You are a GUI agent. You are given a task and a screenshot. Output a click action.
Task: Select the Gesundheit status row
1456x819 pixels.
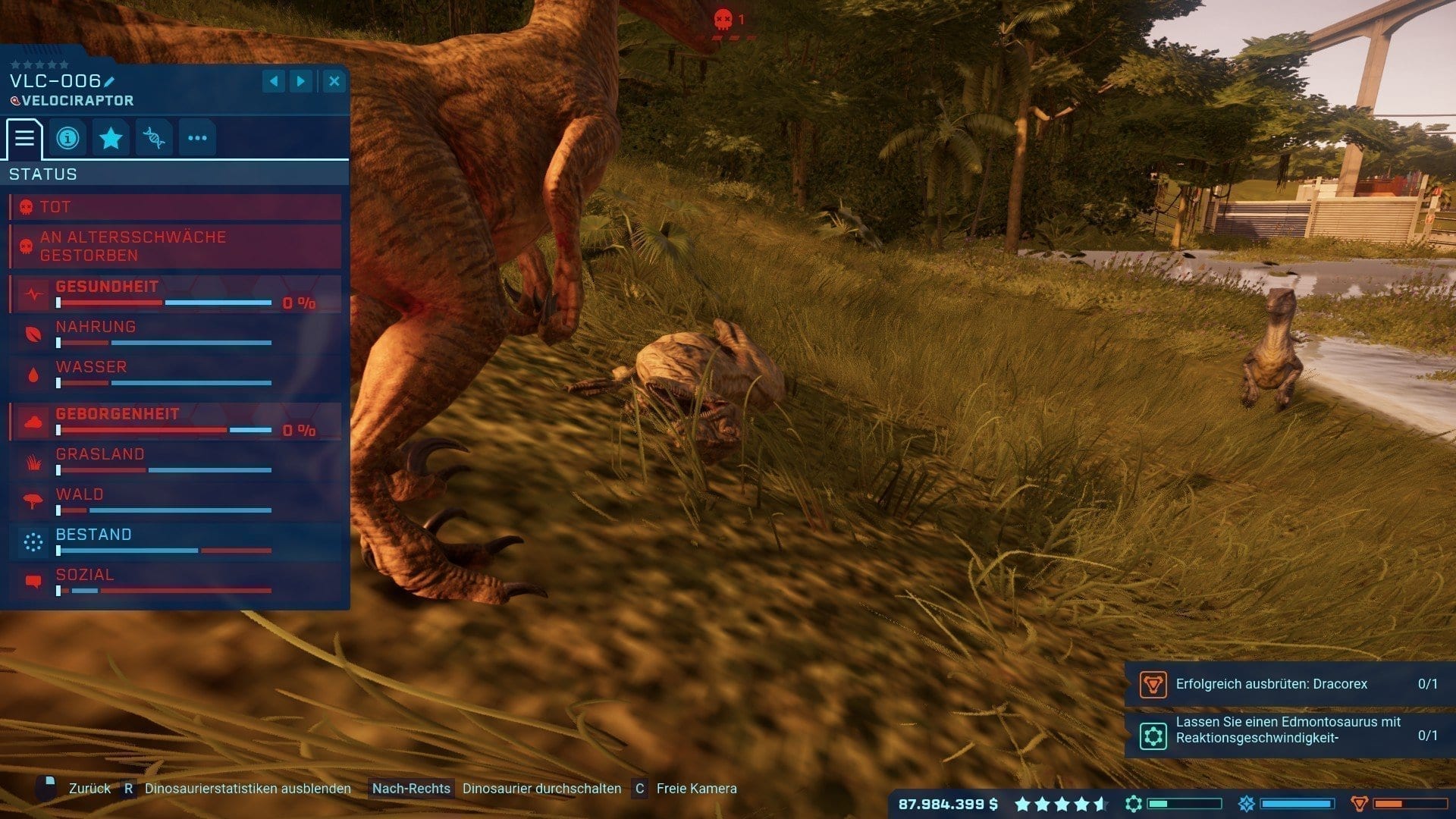[x=174, y=294]
